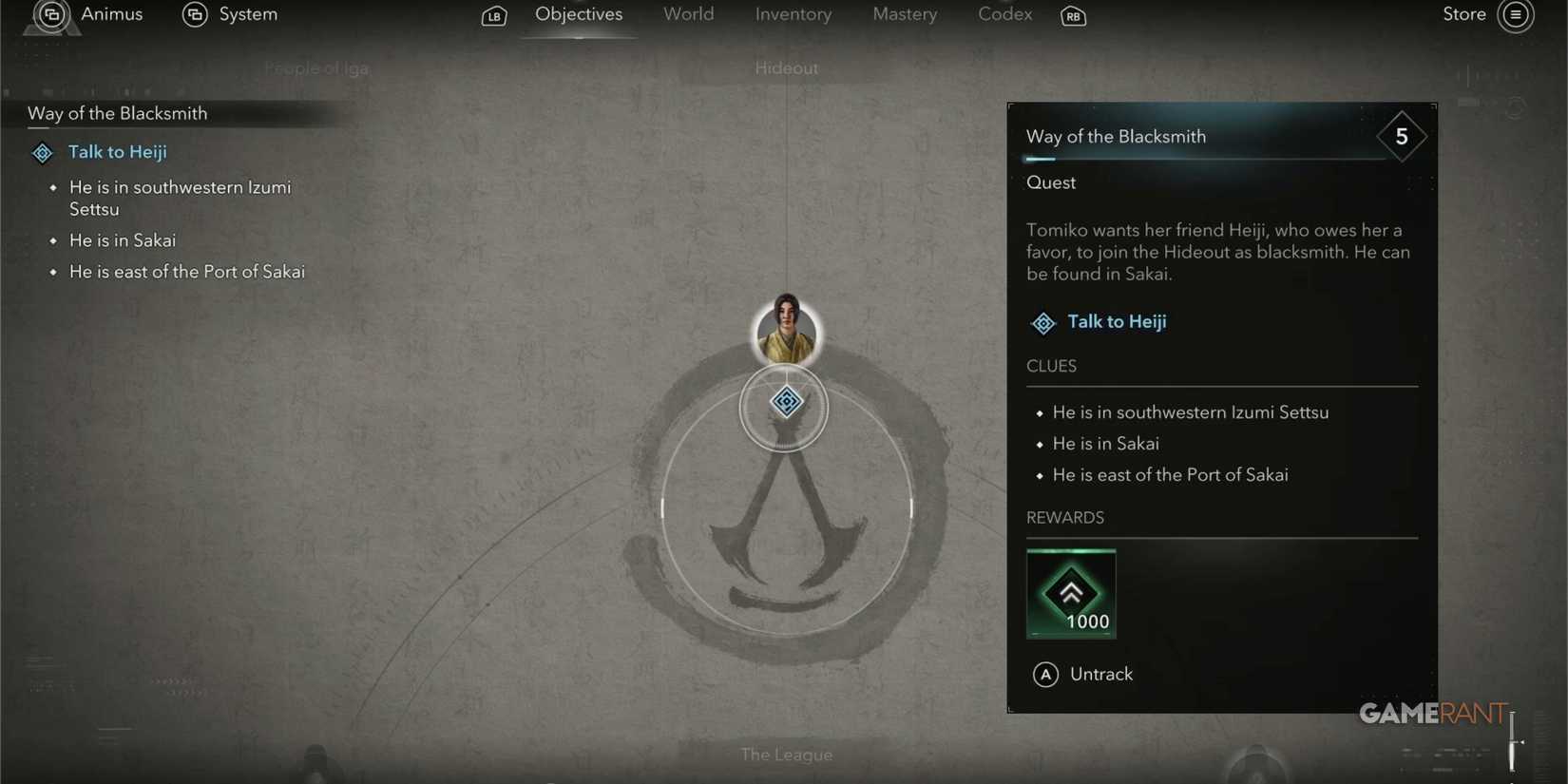
Task: Select the 1000 XP reward icon
Action: 1071,591
